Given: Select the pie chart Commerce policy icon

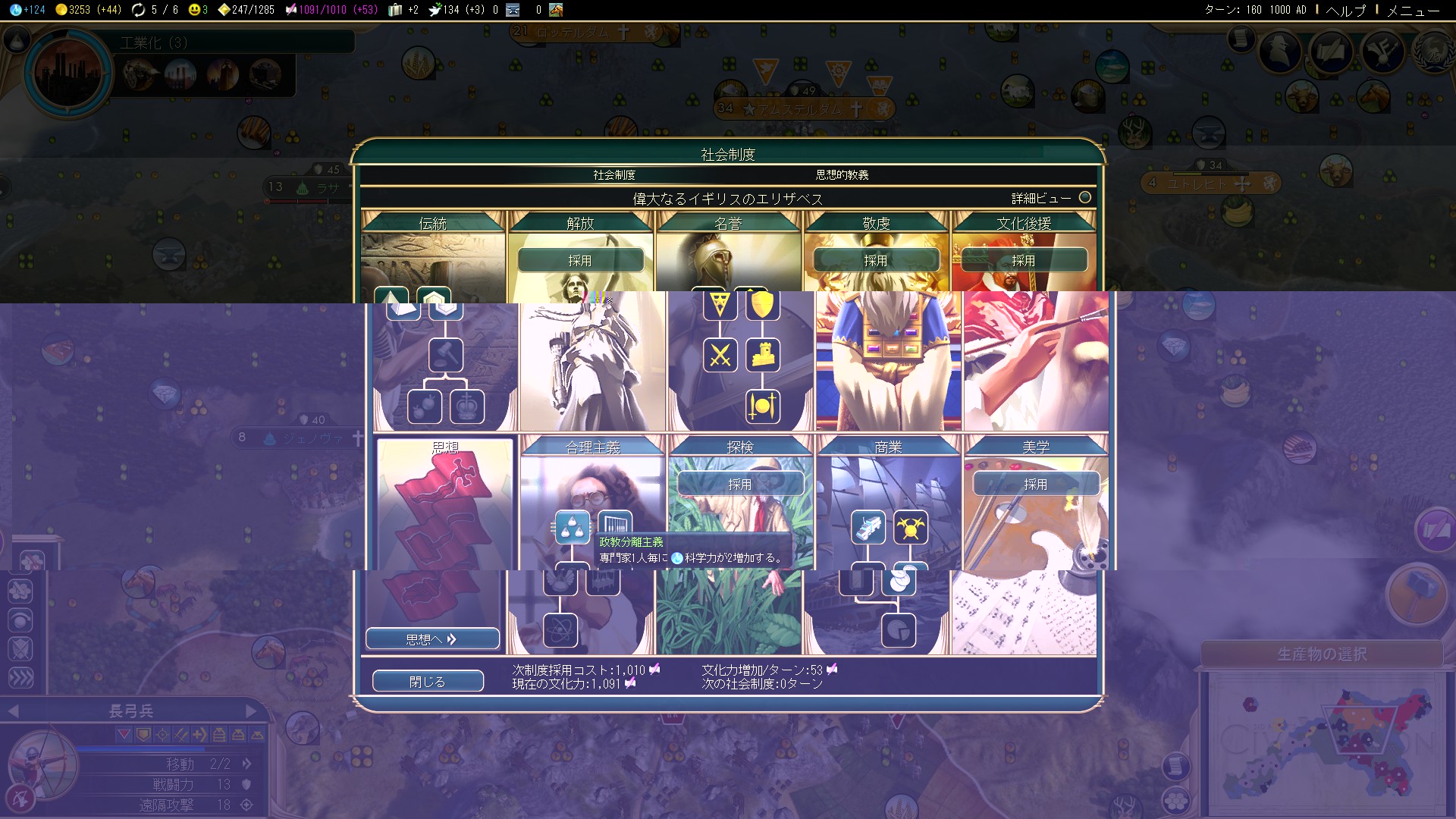Looking at the screenshot, I should coord(899,630).
